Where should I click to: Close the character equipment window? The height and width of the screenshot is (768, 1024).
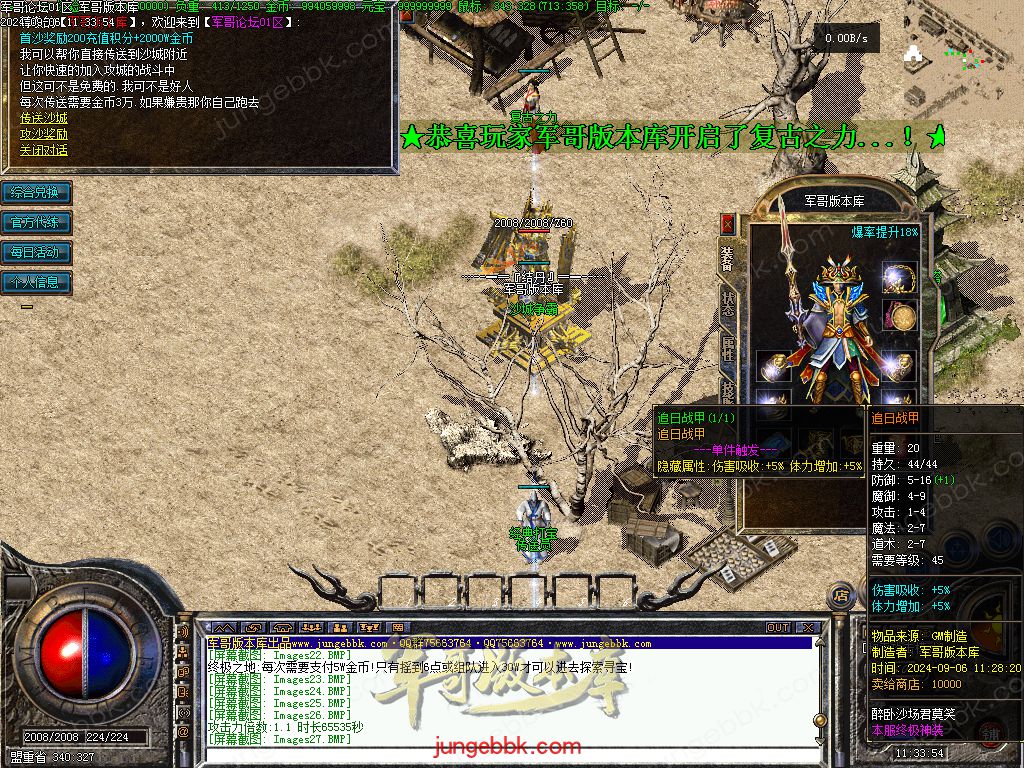727,223
